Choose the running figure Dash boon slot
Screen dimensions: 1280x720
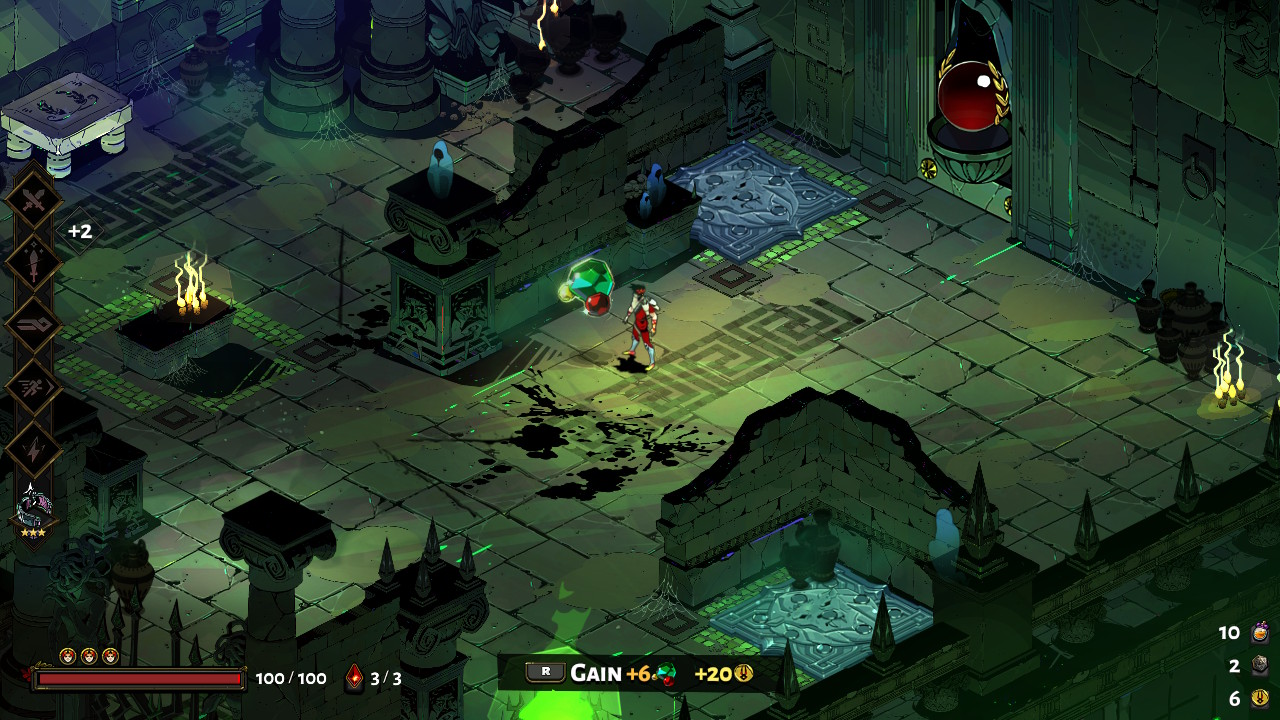point(35,387)
